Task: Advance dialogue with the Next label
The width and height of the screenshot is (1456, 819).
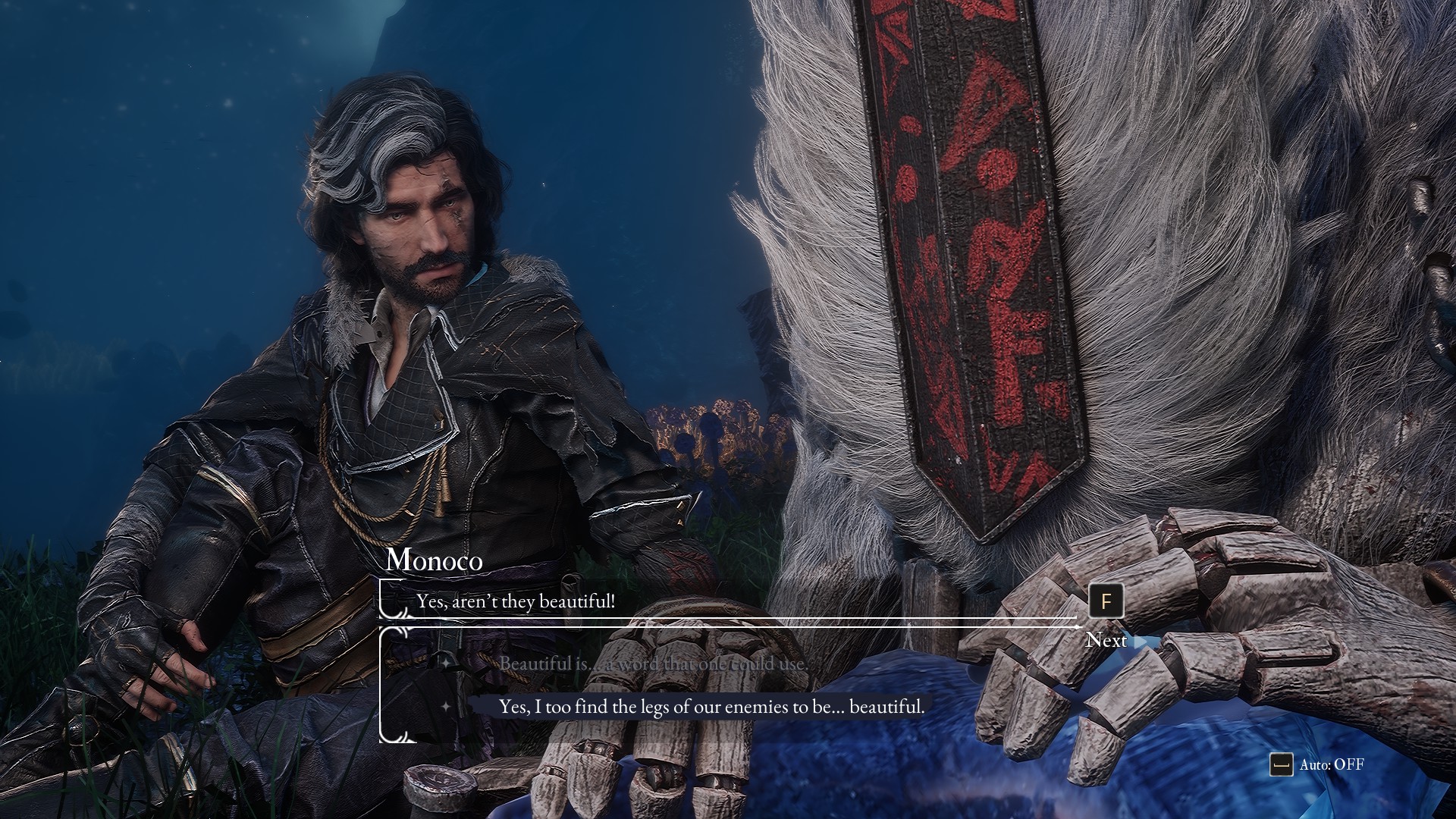Action: [1106, 640]
